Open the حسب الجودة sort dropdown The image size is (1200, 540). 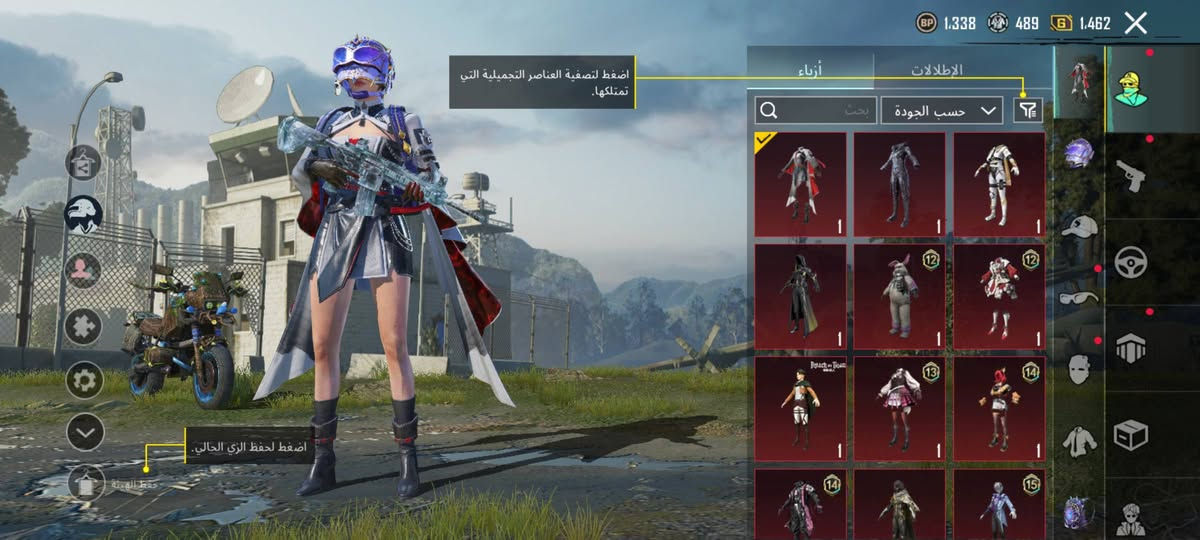[x=943, y=111]
